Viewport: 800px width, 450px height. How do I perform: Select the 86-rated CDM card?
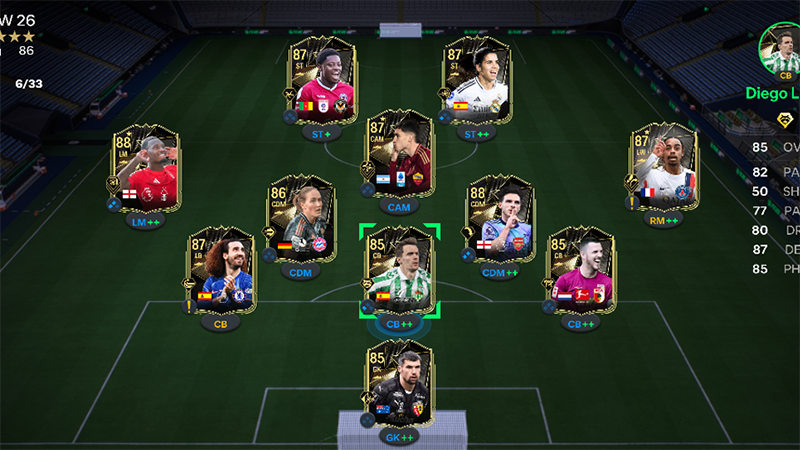pos(297,218)
